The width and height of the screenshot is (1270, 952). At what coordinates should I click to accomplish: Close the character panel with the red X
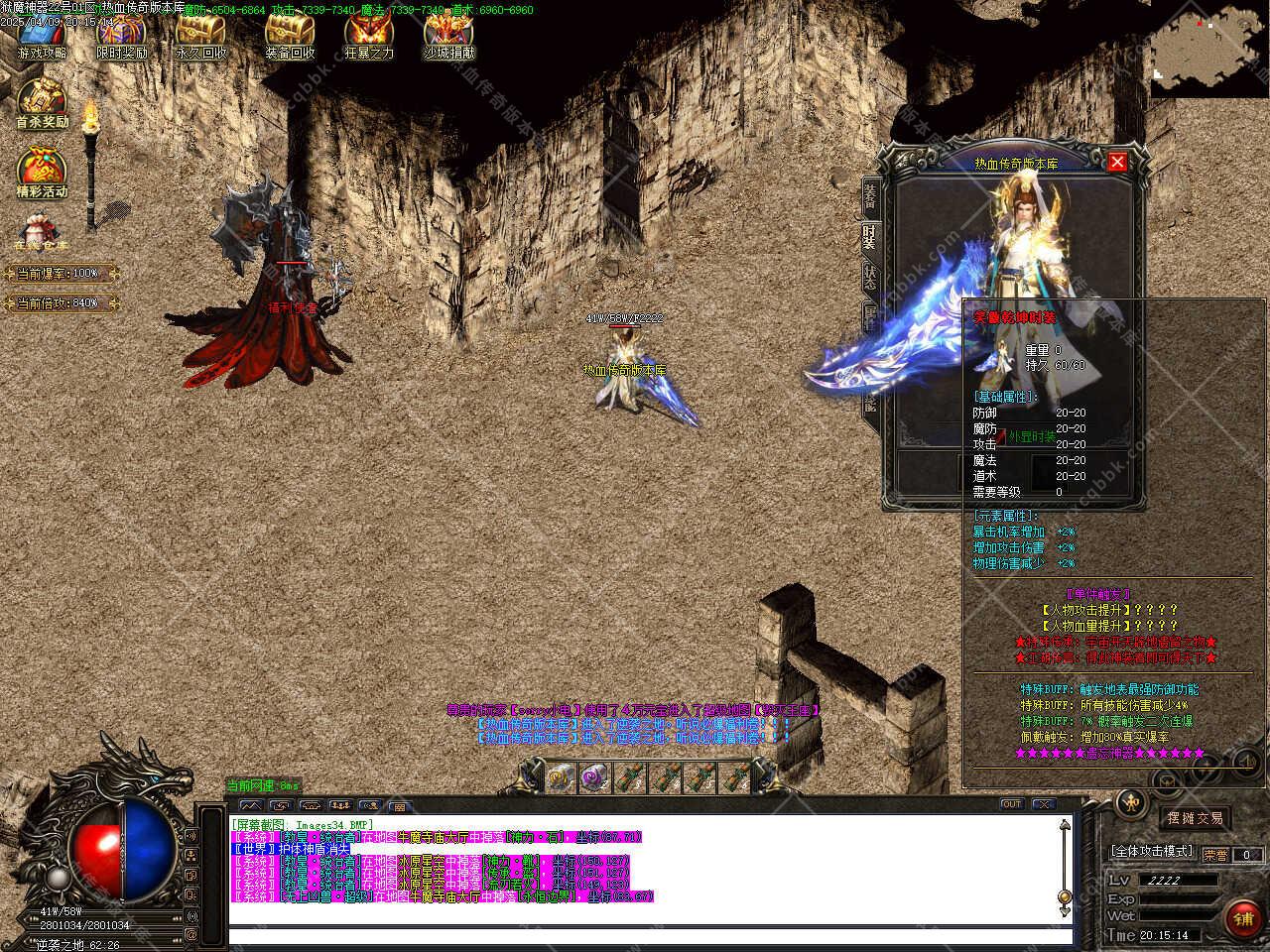1117,162
